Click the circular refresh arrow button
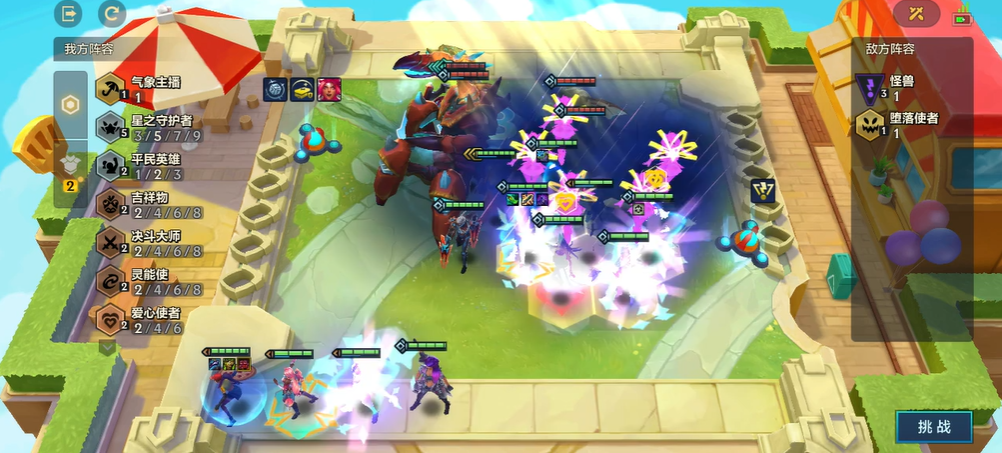The width and height of the screenshot is (1002, 453). point(112,14)
